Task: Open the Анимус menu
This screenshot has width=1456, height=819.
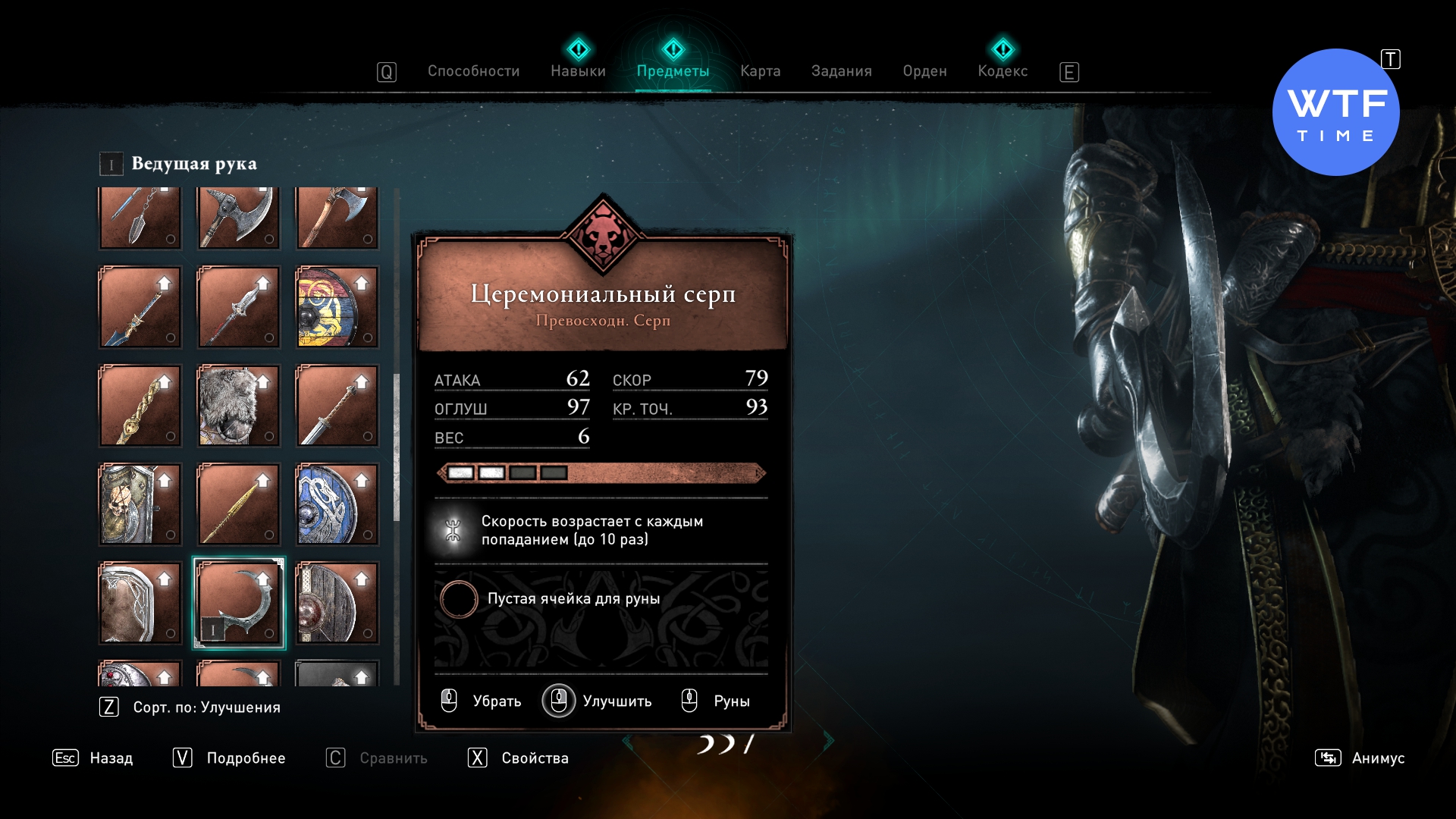Action: pyautogui.click(x=1377, y=758)
